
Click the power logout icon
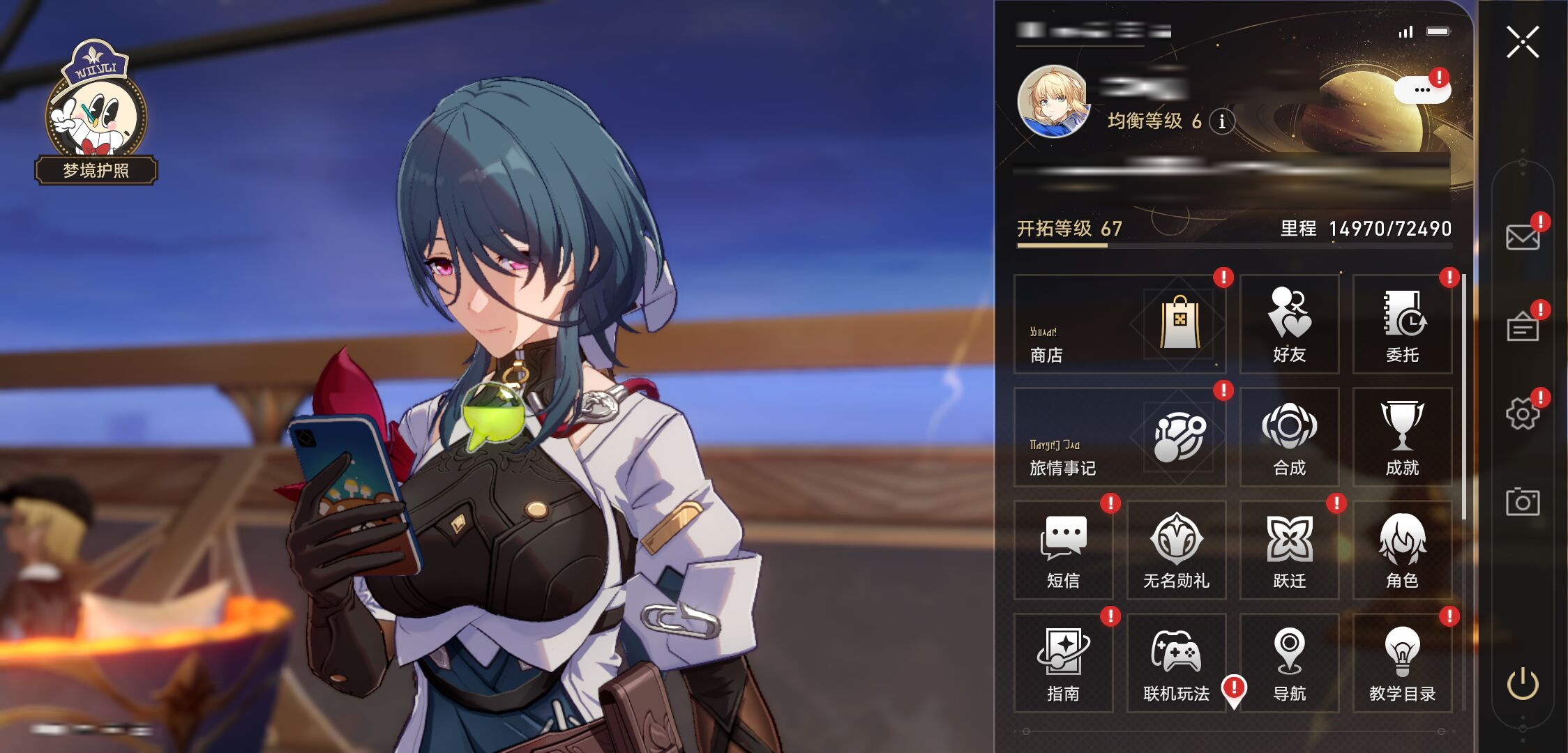point(1522,683)
